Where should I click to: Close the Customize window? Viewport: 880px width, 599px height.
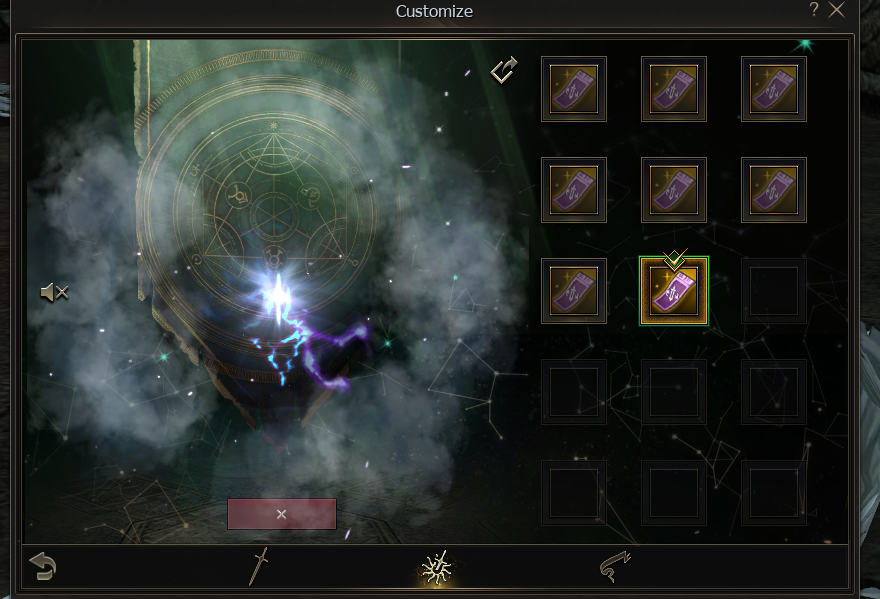coord(837,10)
